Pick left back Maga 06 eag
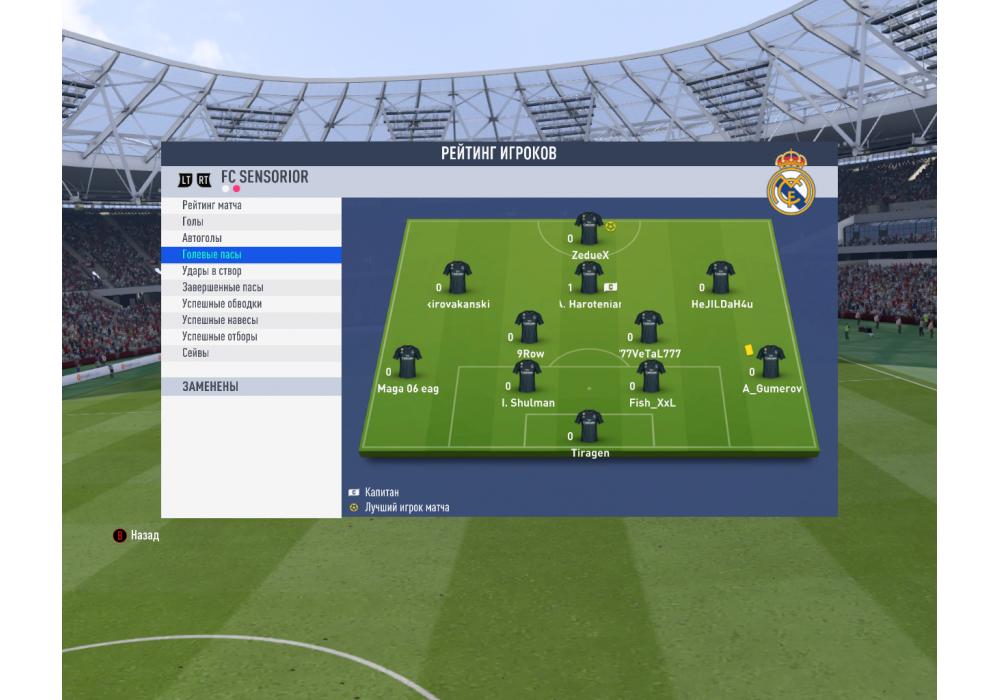The width and height of the screenshot is (1000, 700). 407,361
